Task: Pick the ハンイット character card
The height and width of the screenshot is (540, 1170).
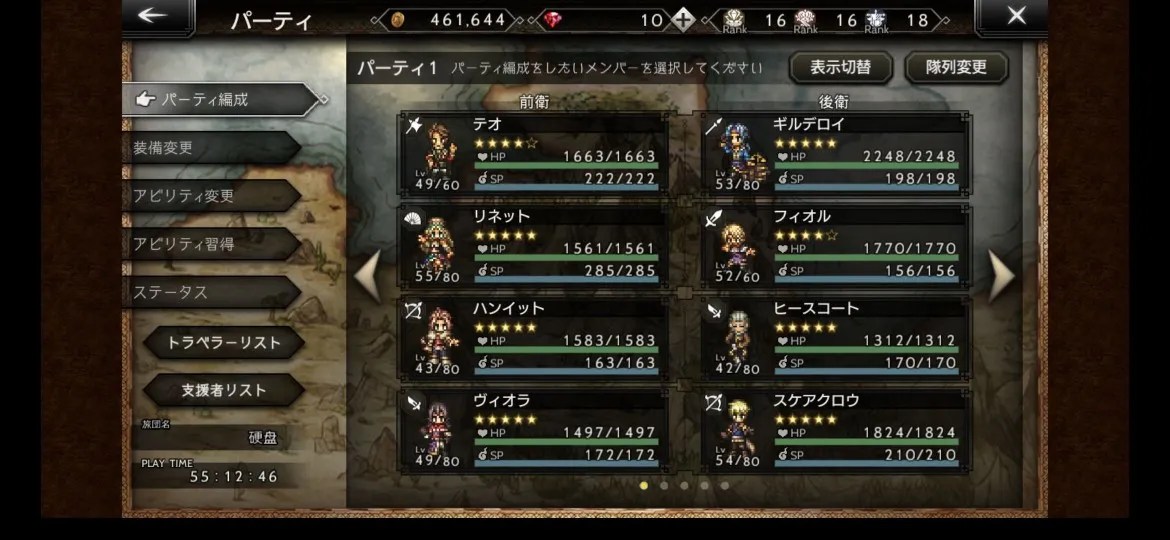Action: 534,336
